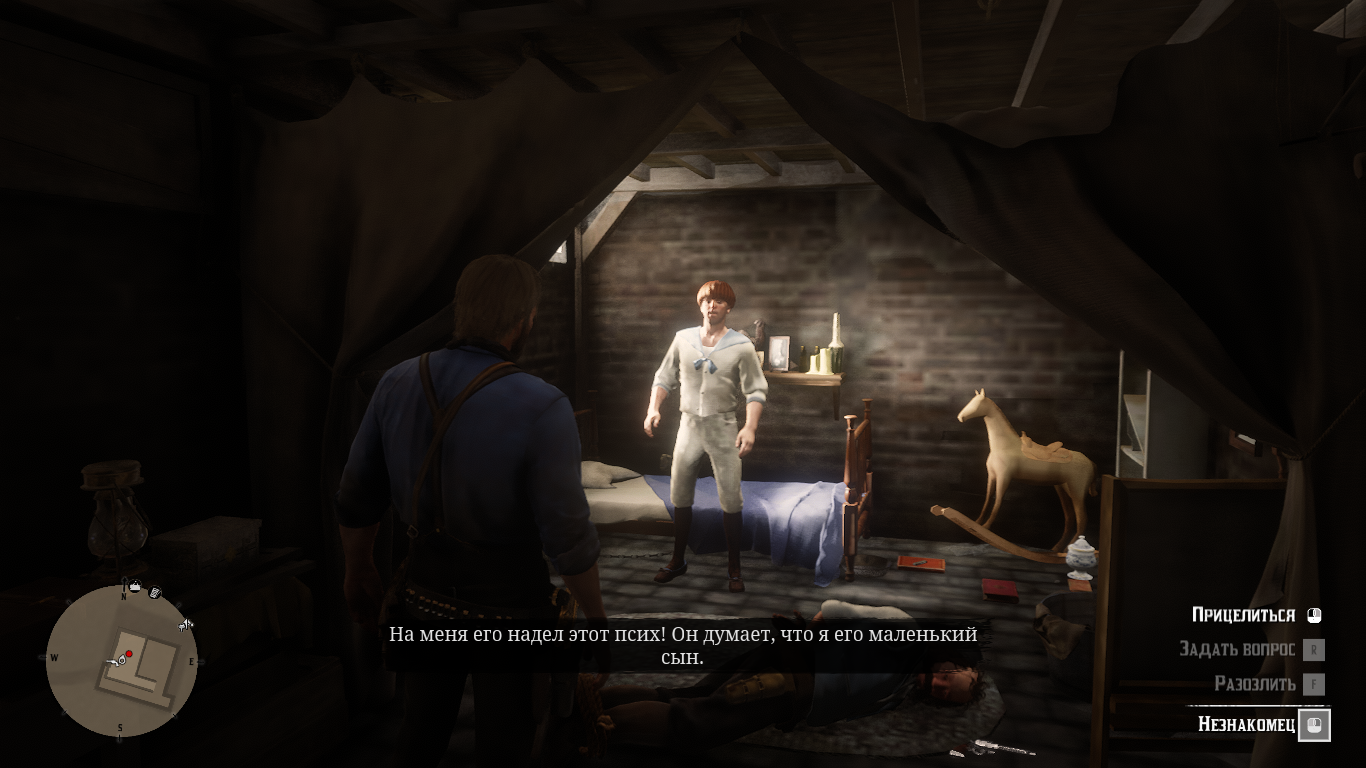Click the "Незнакомец" target label

(x=1246, y=724)
